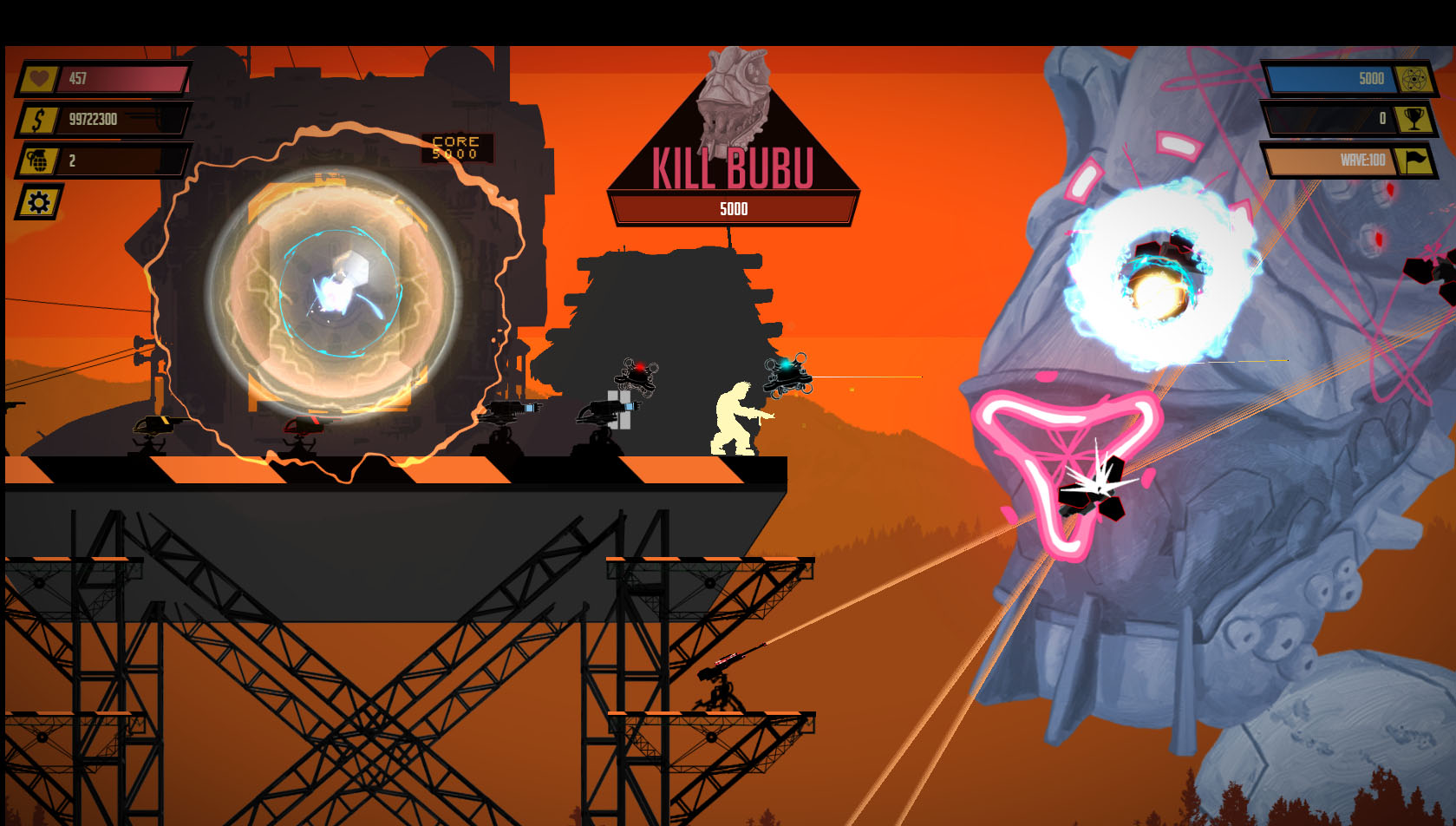The image size is (1456, 826).
Task: Click the health bar showing 457
Action: click(121, 78)
